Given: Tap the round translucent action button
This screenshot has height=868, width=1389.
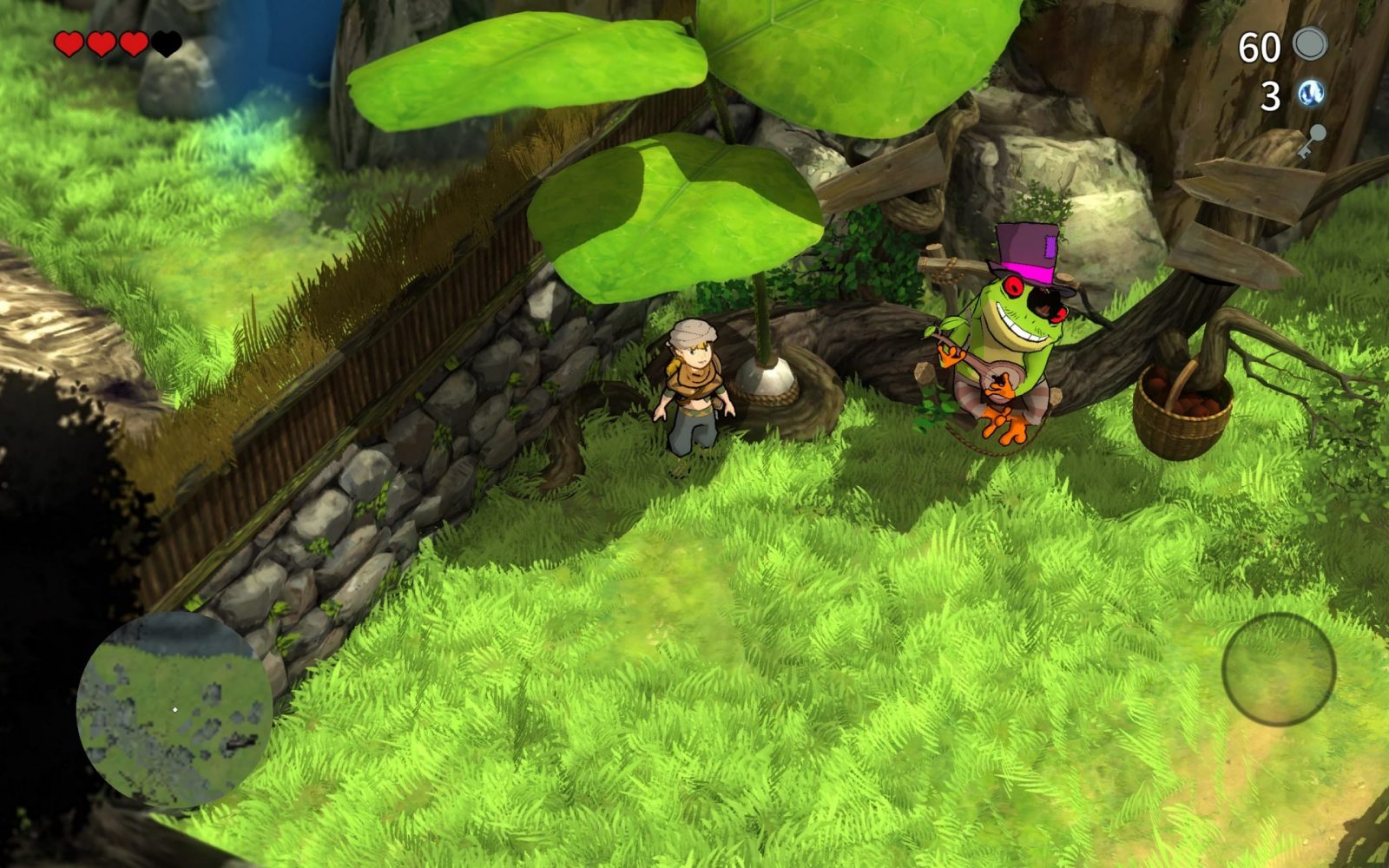Looking at the screenshot, I should point(1278,668).
